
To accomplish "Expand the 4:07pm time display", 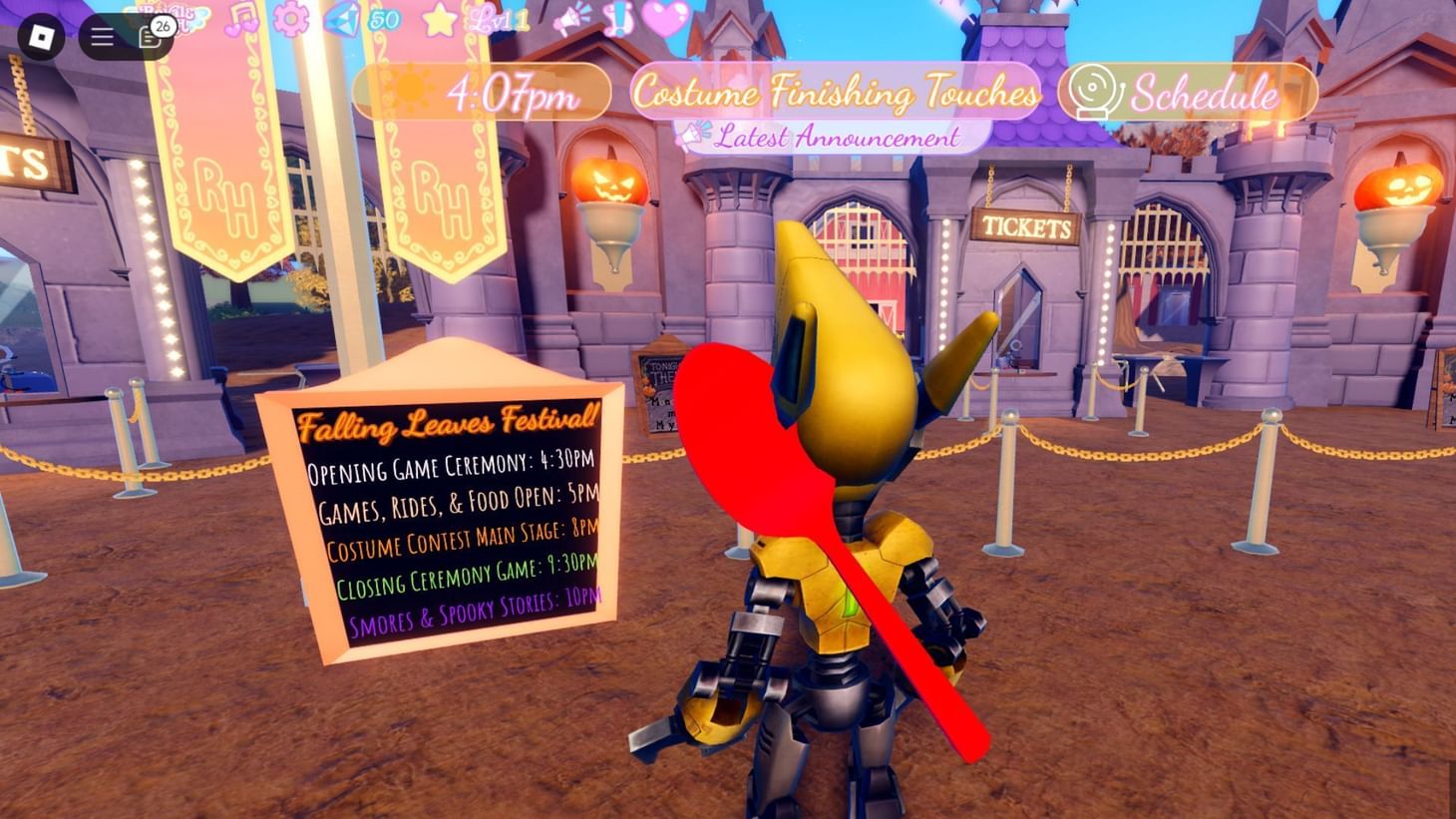I will click(514, 93).
